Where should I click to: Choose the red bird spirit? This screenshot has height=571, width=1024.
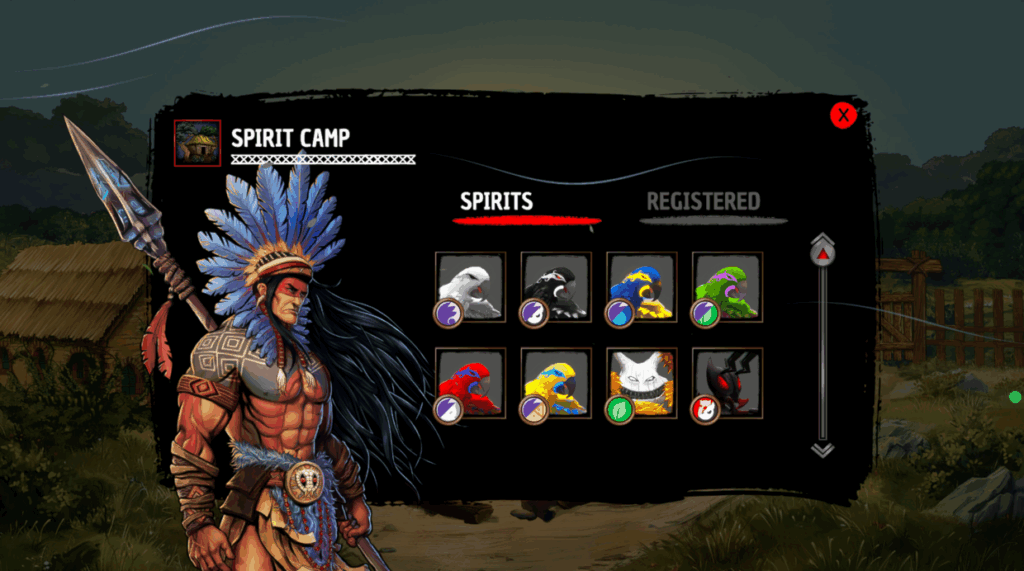471,383
